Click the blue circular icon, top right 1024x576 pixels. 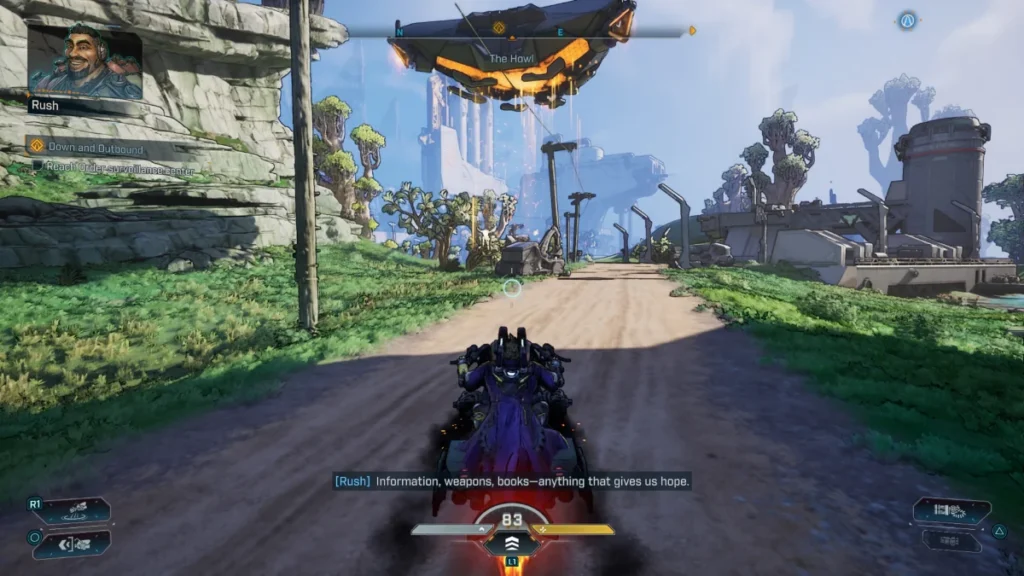[907, 20]
